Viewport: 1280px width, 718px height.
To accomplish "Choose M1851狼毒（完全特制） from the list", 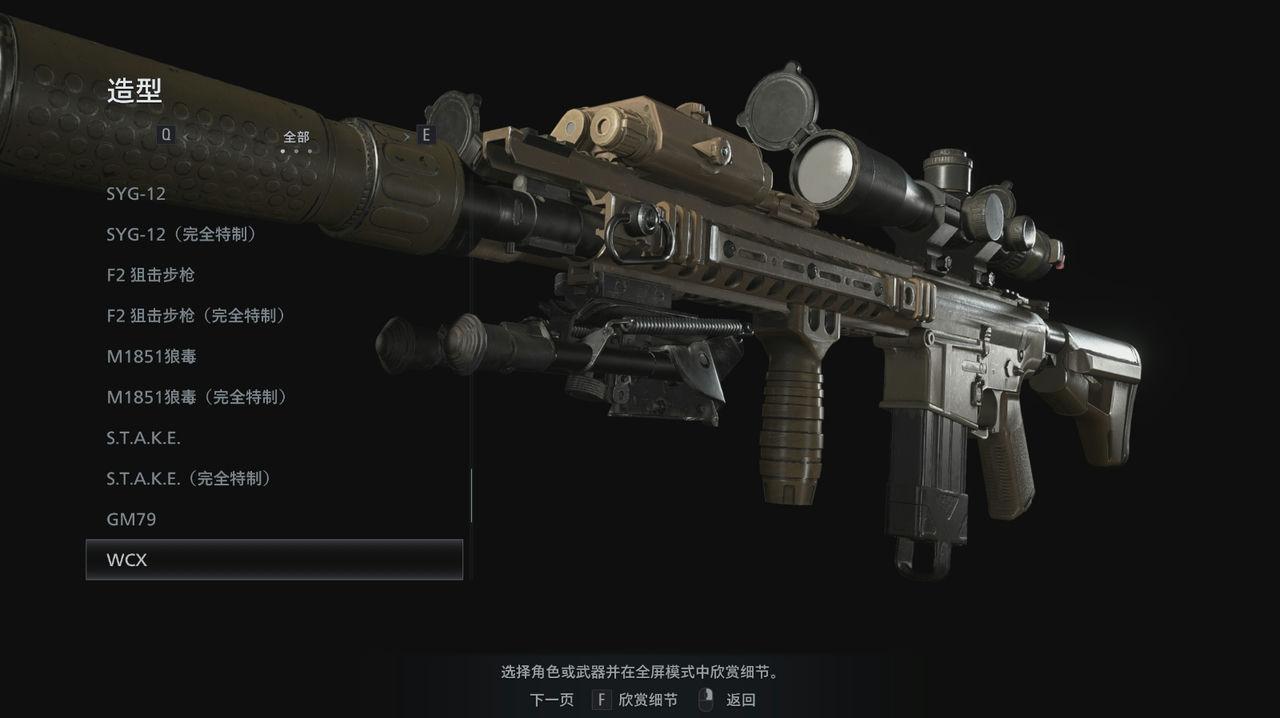I will (197, 398).
